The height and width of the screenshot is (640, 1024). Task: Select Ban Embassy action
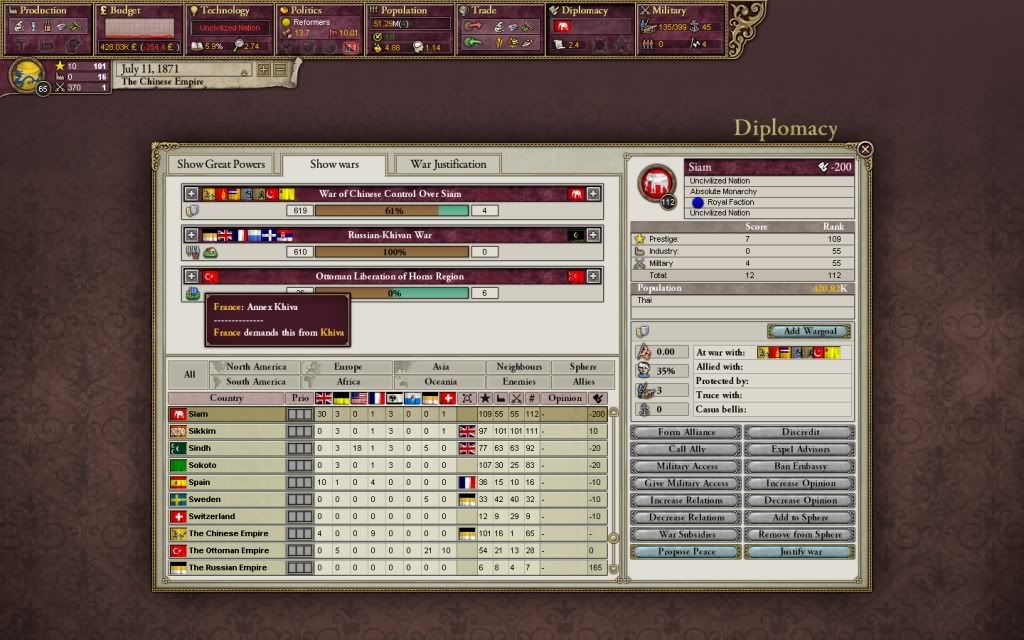(x=800, y=466)
